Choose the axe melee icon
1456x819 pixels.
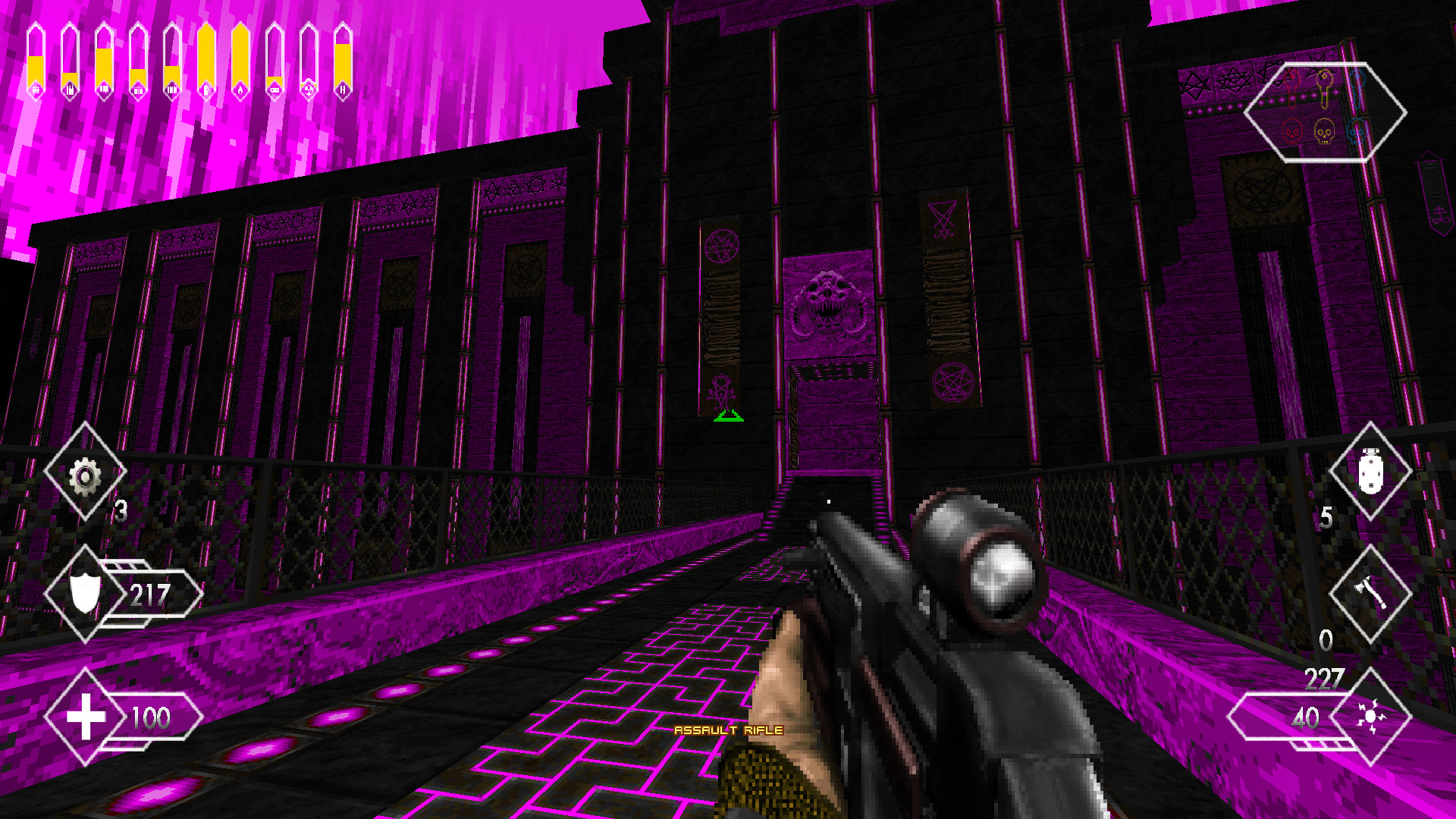(1371, 592)
